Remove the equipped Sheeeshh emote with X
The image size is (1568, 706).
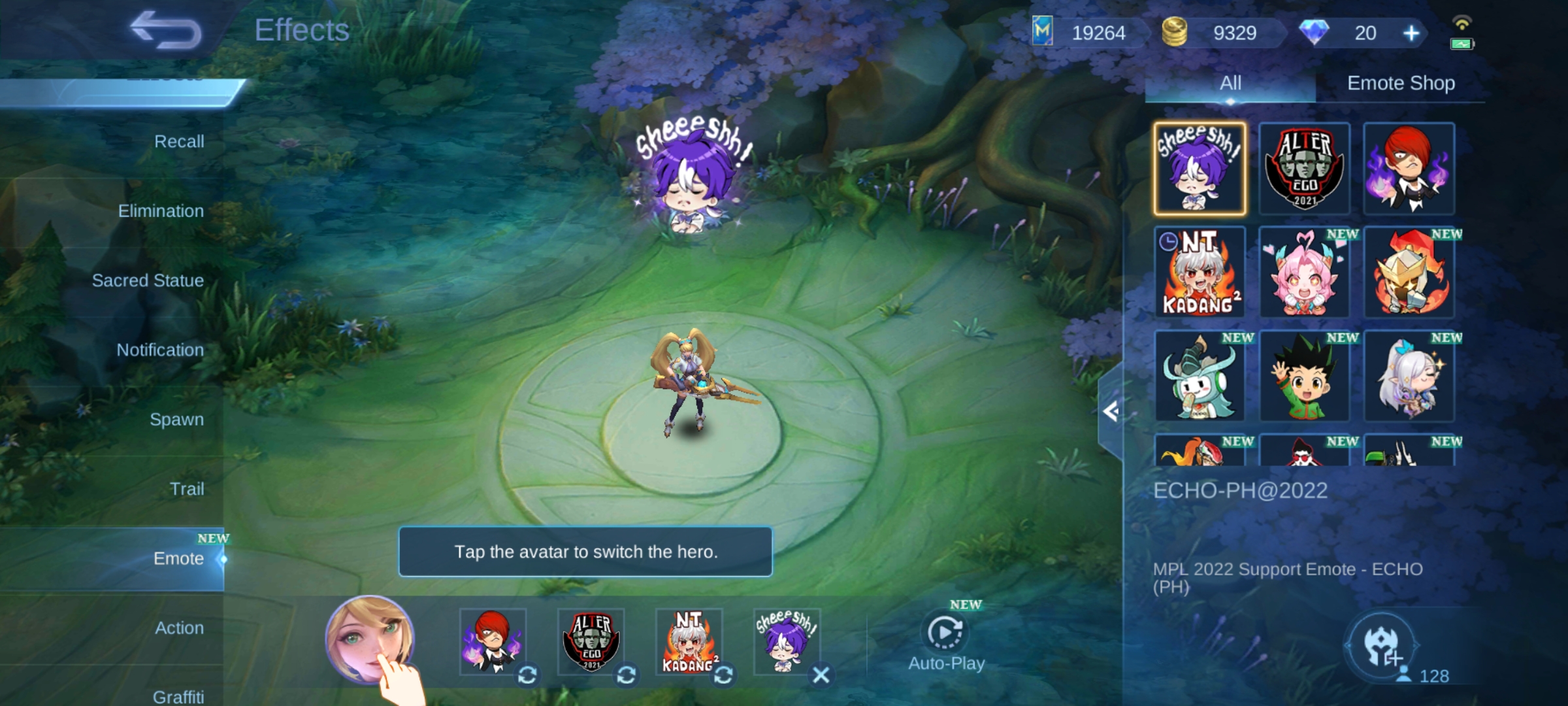click(821, 675)
